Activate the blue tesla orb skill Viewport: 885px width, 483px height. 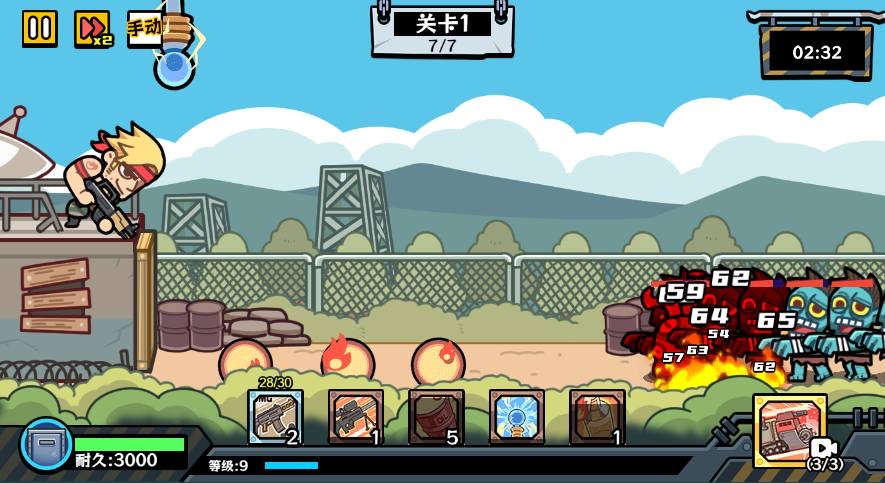coord(517,417)
